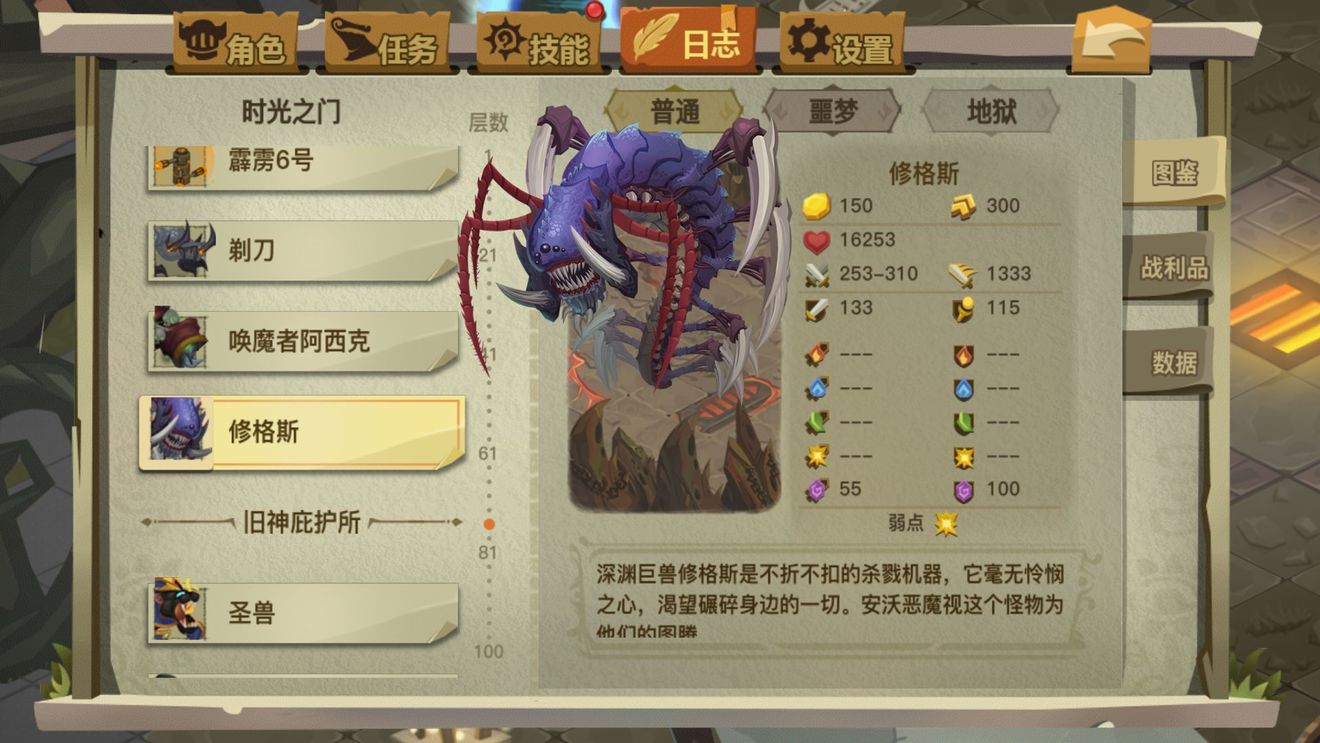The height and width of the screenshot is (743, 1320).
Task: Click the weakness star icon beside 弱点
Action: (x=946, y=522)
